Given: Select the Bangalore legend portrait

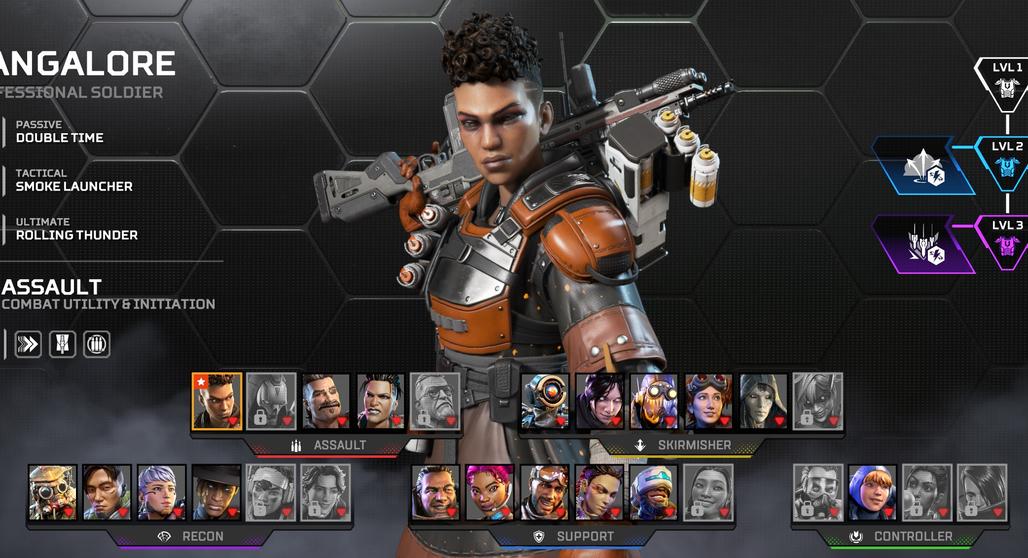Looking at the screenshot, I should (x=217, y=401).
